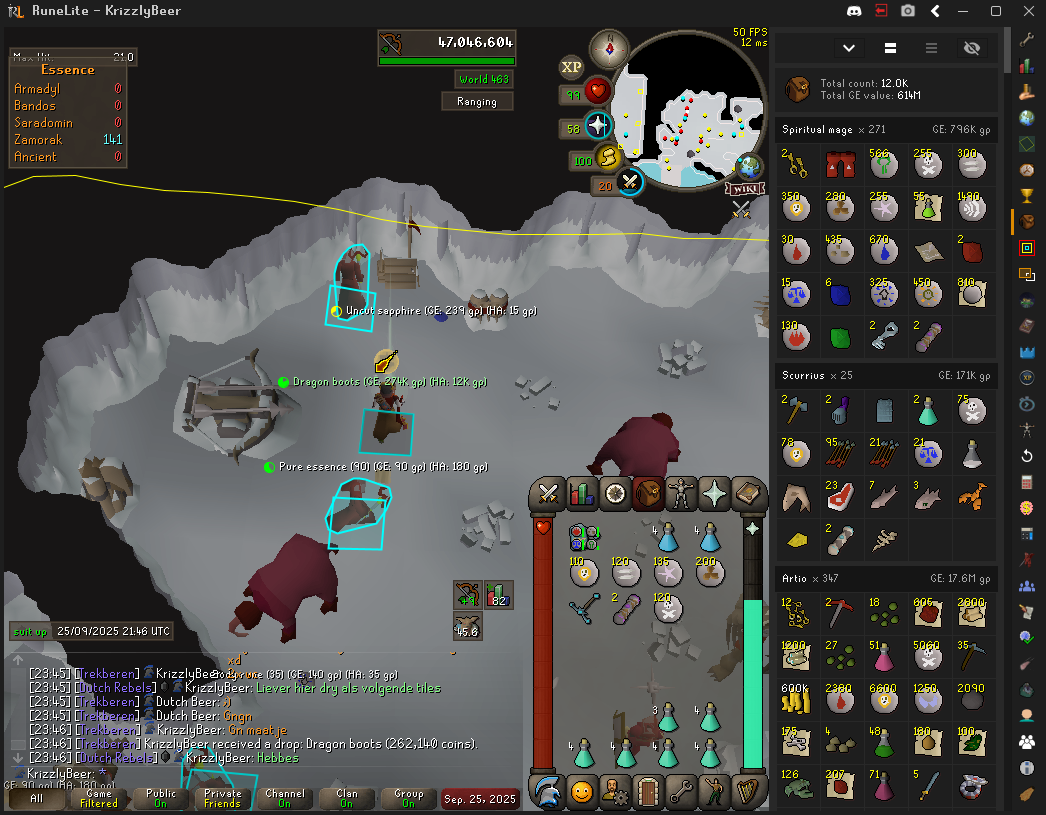Switch to the Skills tab

[581, 493]
